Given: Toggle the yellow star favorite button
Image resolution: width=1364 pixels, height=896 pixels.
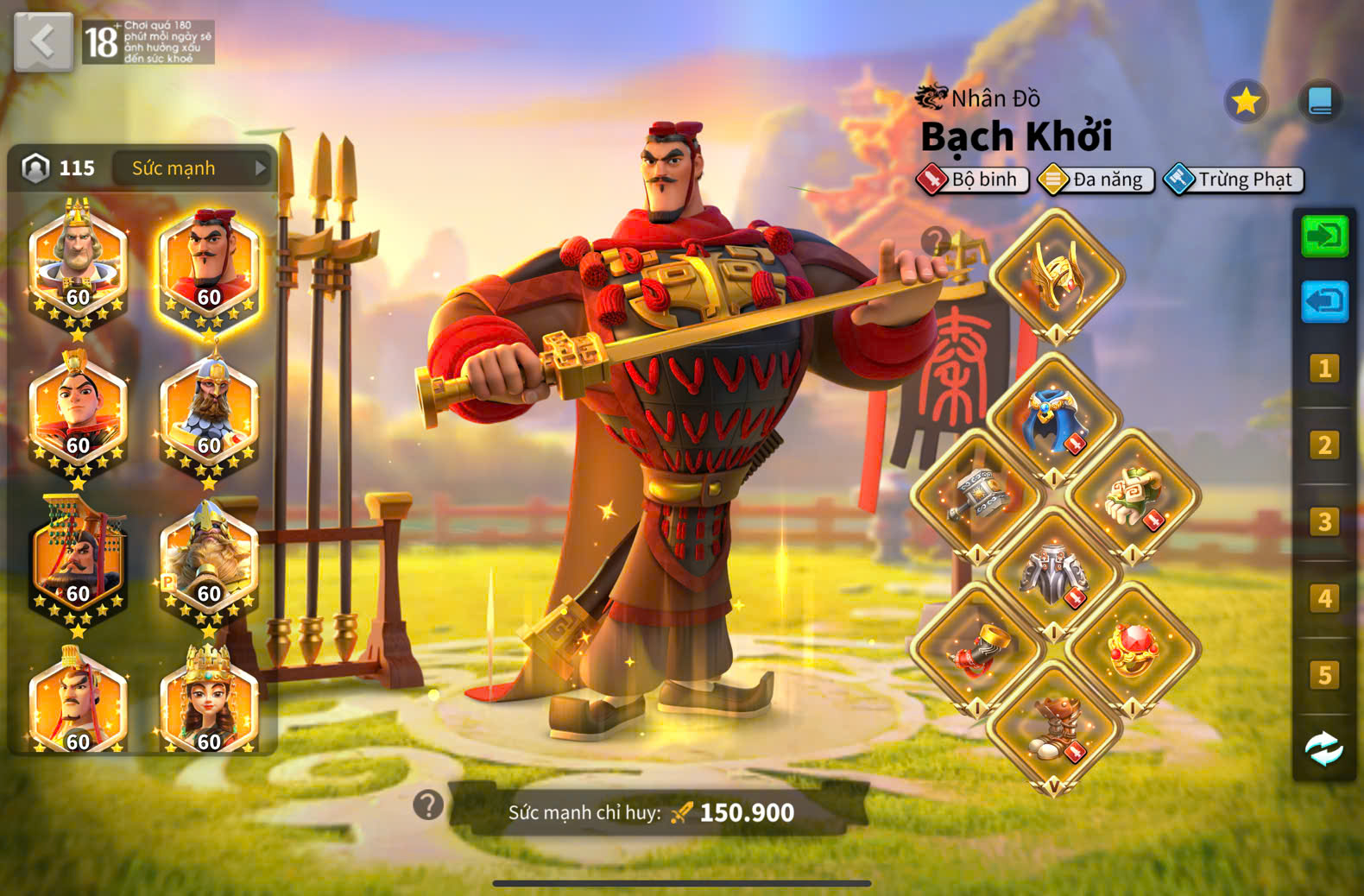Looking at the screenshot, I should pyautogui.click(x=1246, y=102).
